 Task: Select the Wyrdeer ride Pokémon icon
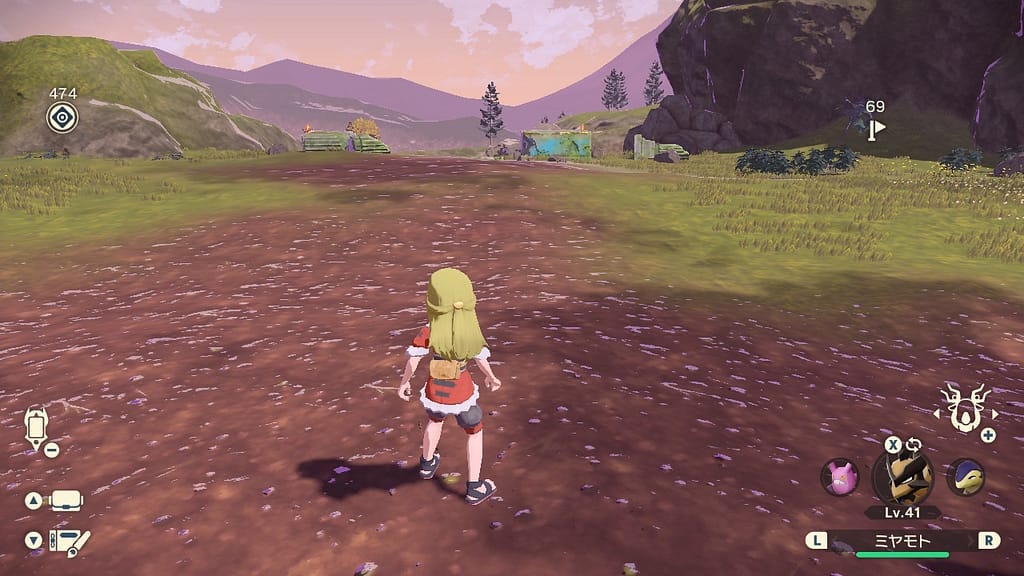coord(965,408)
